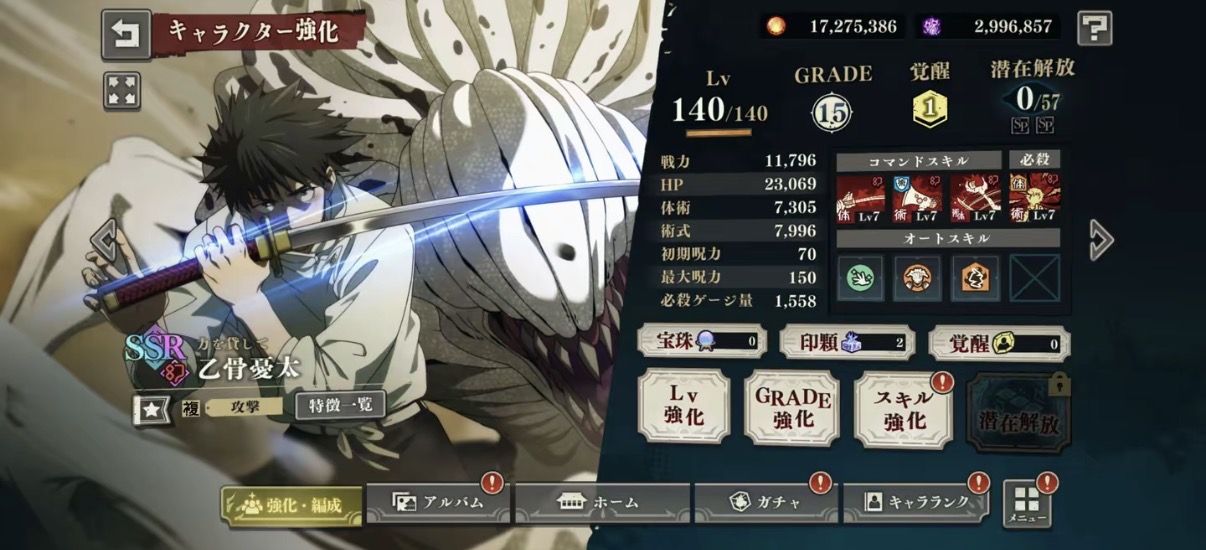Show the previous character with left arrow

click(x=104, y=239)
